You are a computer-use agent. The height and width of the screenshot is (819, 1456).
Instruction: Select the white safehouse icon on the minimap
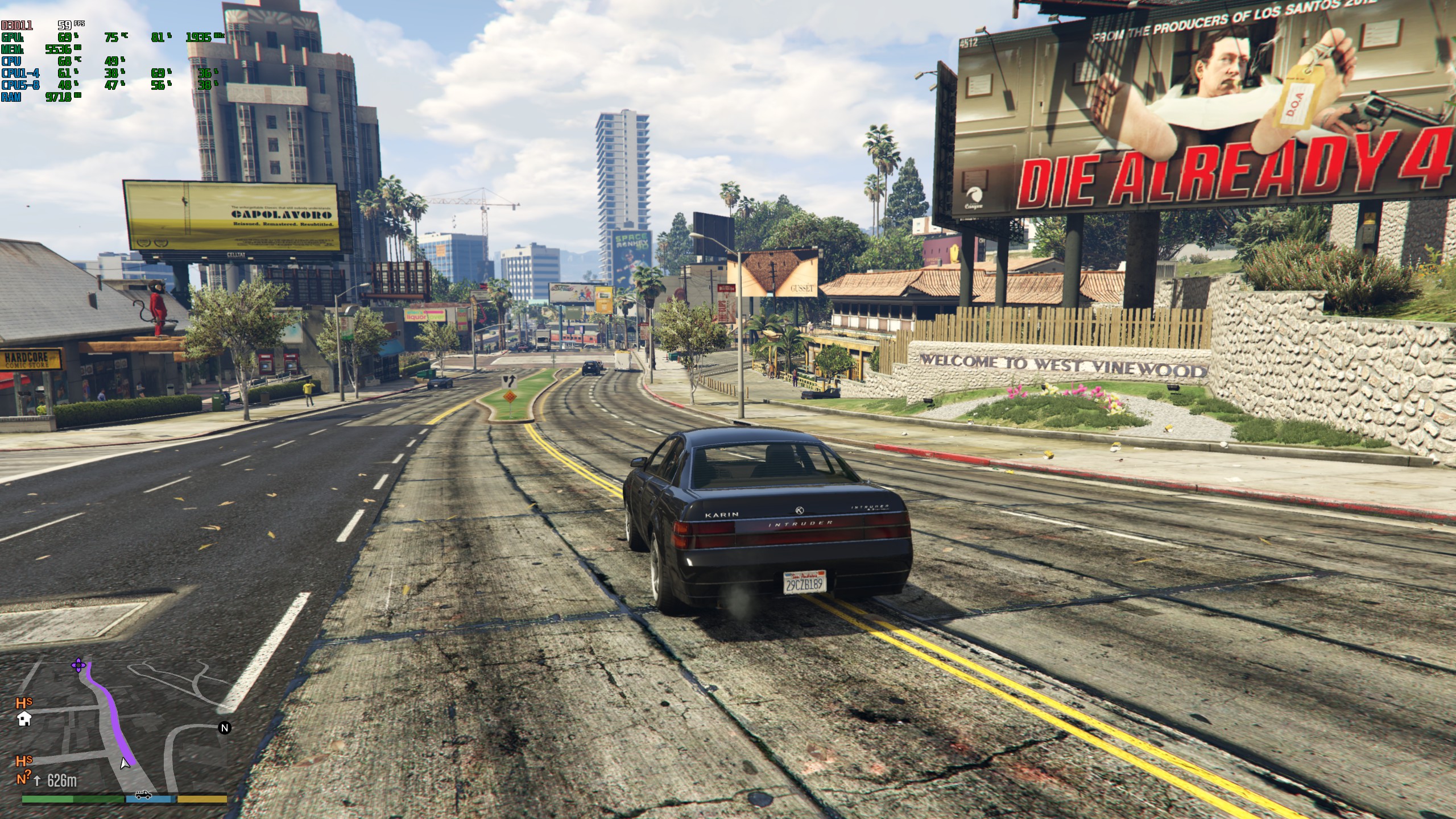click(24, 719)
